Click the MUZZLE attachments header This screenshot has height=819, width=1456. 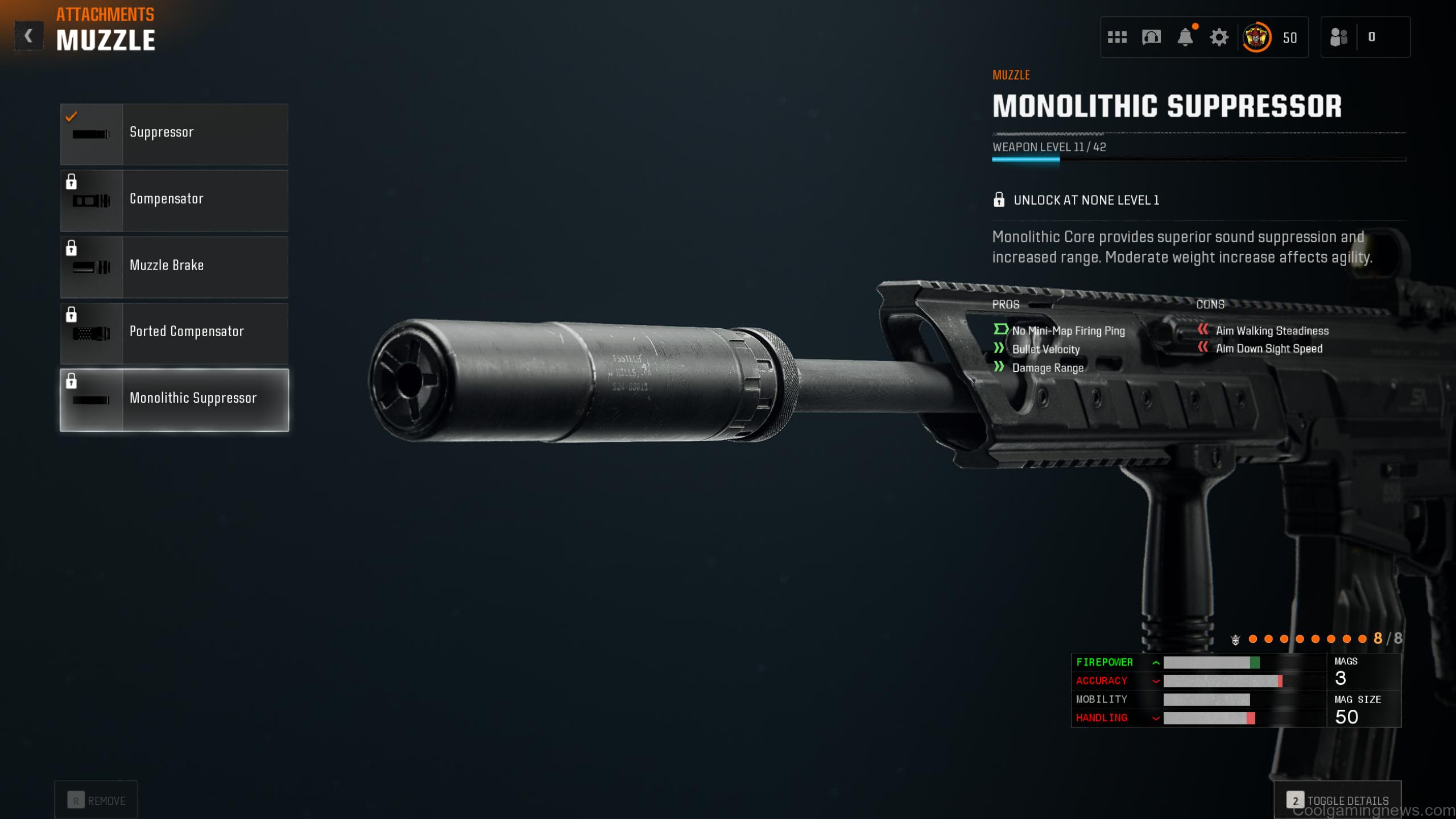click(x=106, y=39)
